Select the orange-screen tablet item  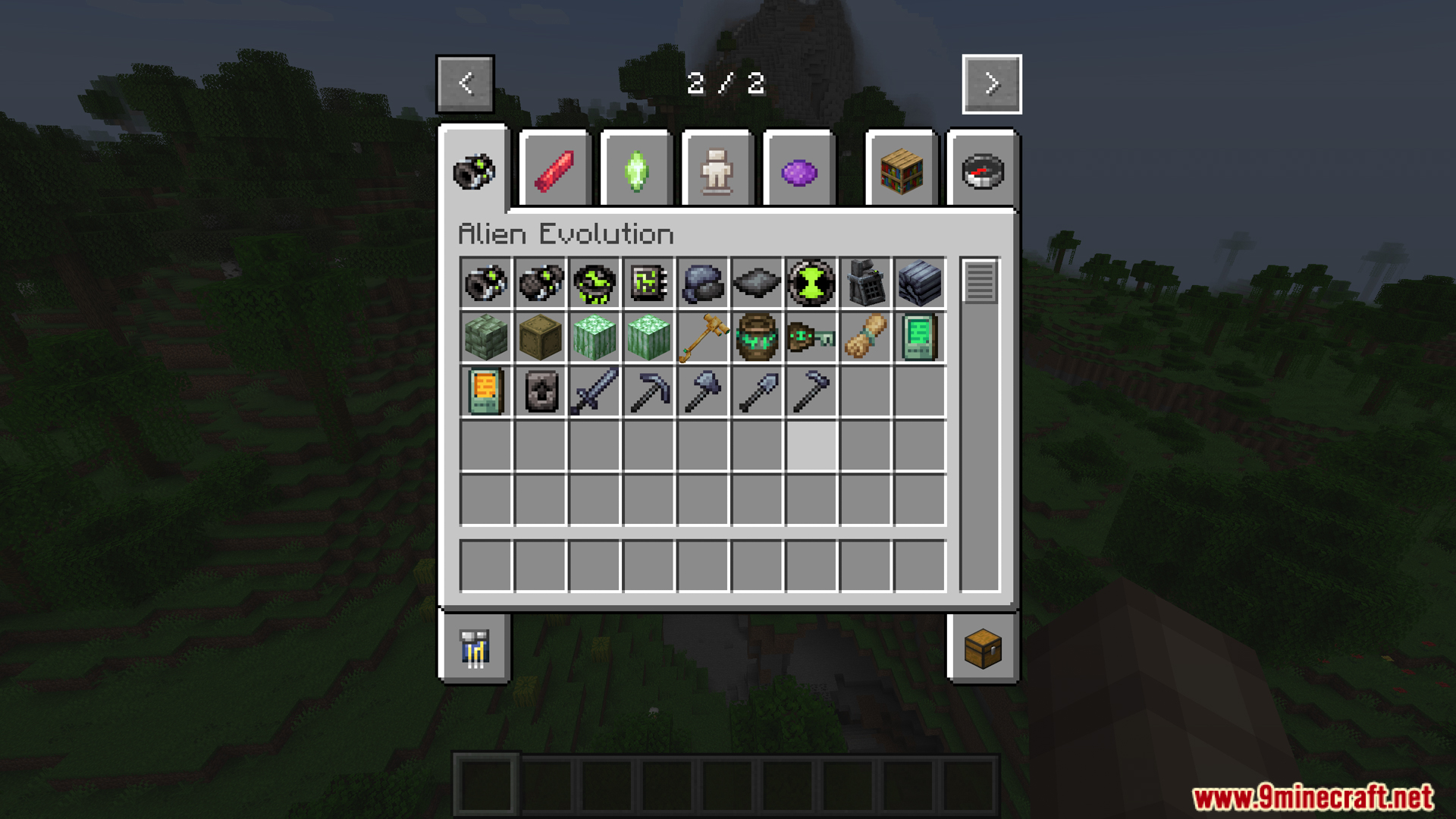485,391
